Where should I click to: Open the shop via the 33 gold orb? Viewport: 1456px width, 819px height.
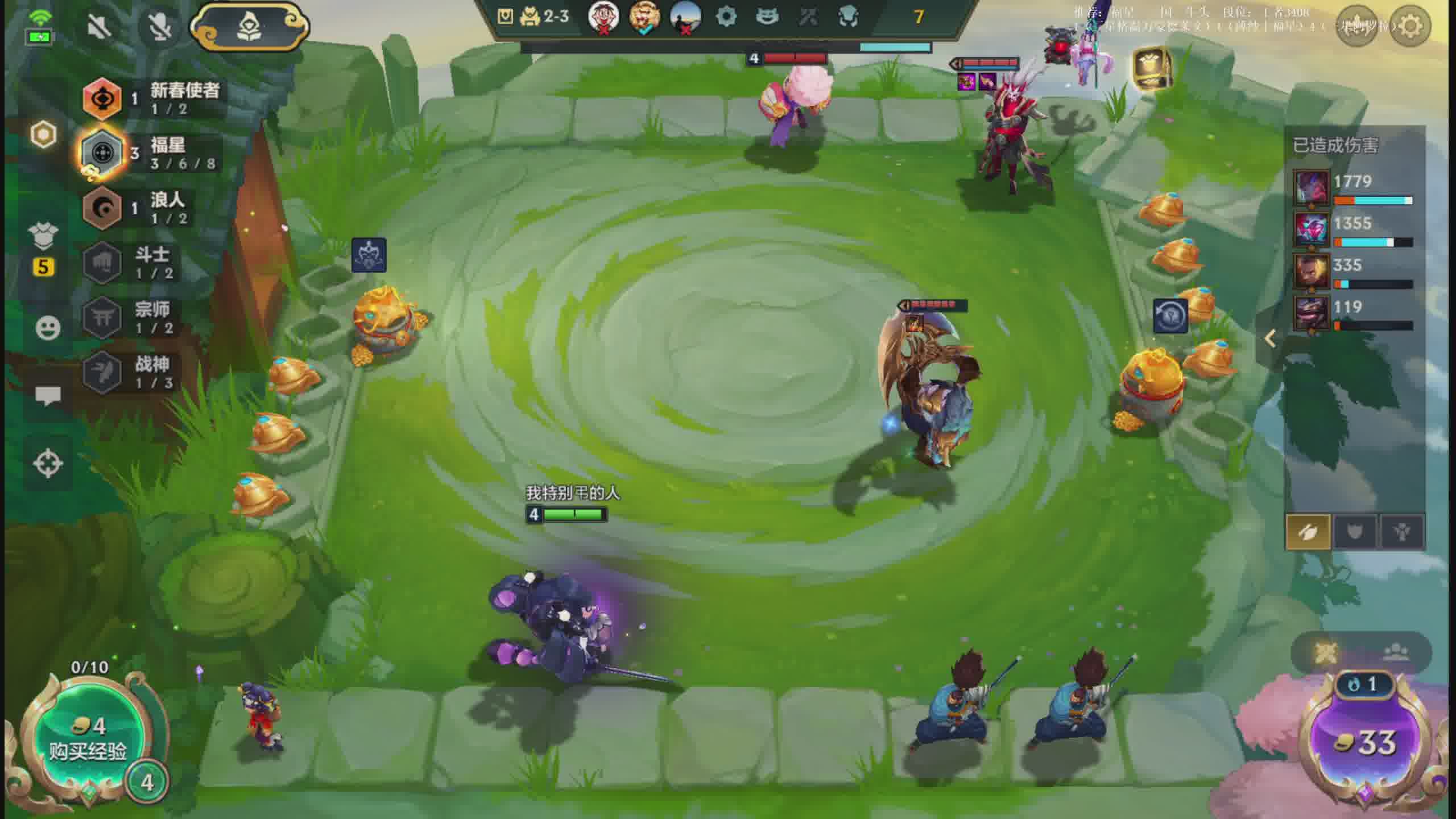coord(1365,742)
